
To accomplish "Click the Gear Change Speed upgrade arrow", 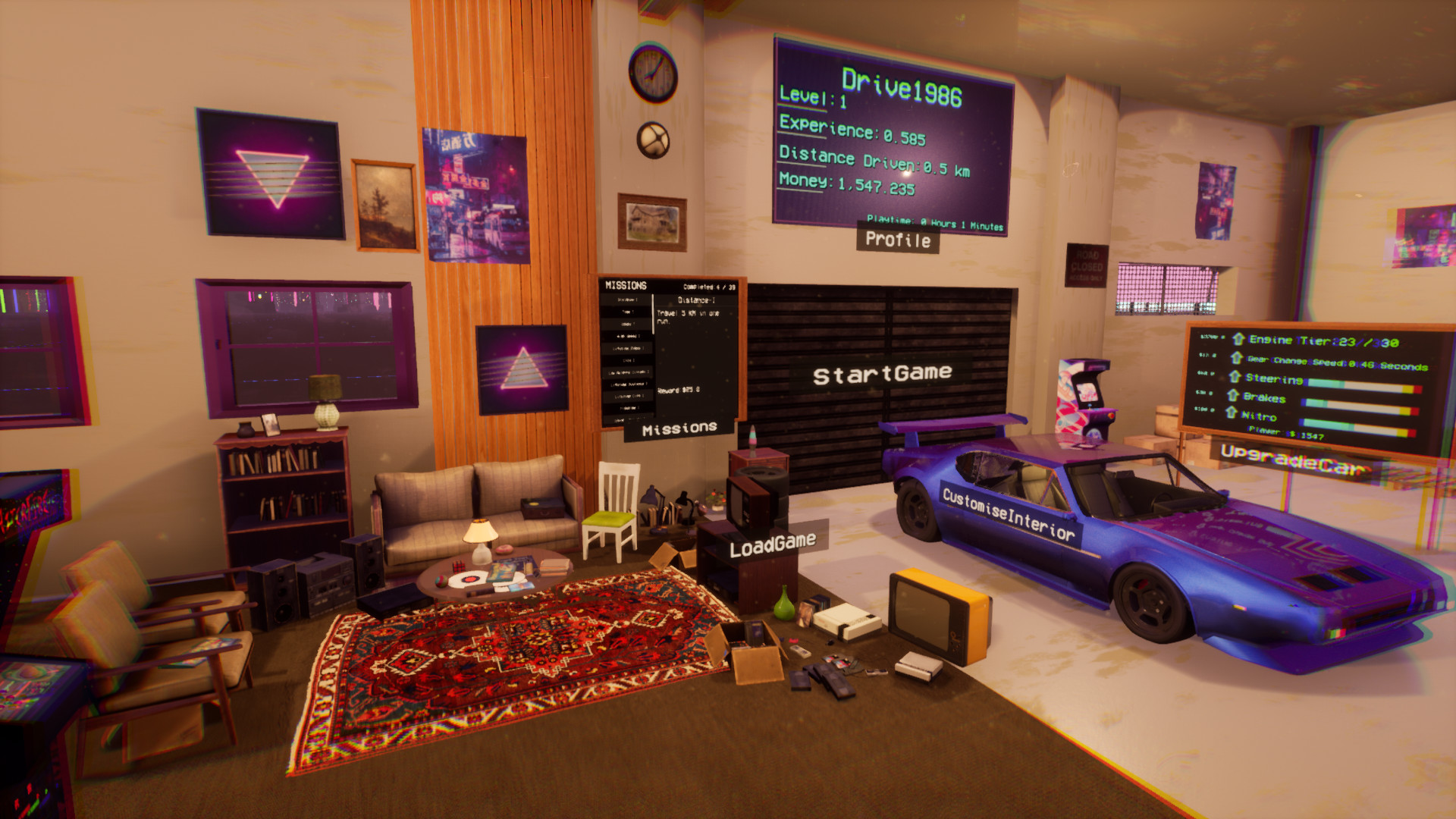I will (1235, 358).
